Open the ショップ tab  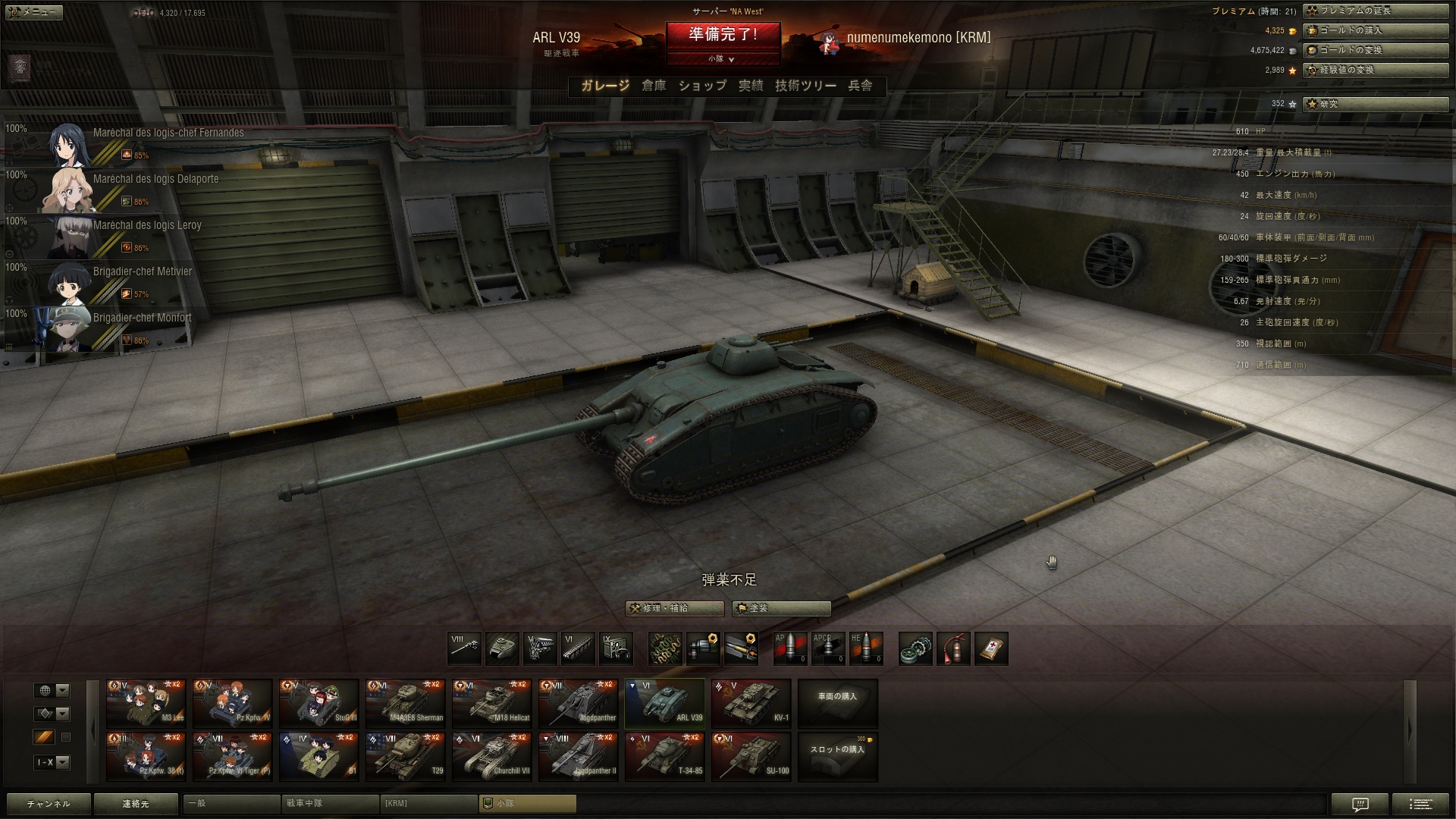(702, 86)
